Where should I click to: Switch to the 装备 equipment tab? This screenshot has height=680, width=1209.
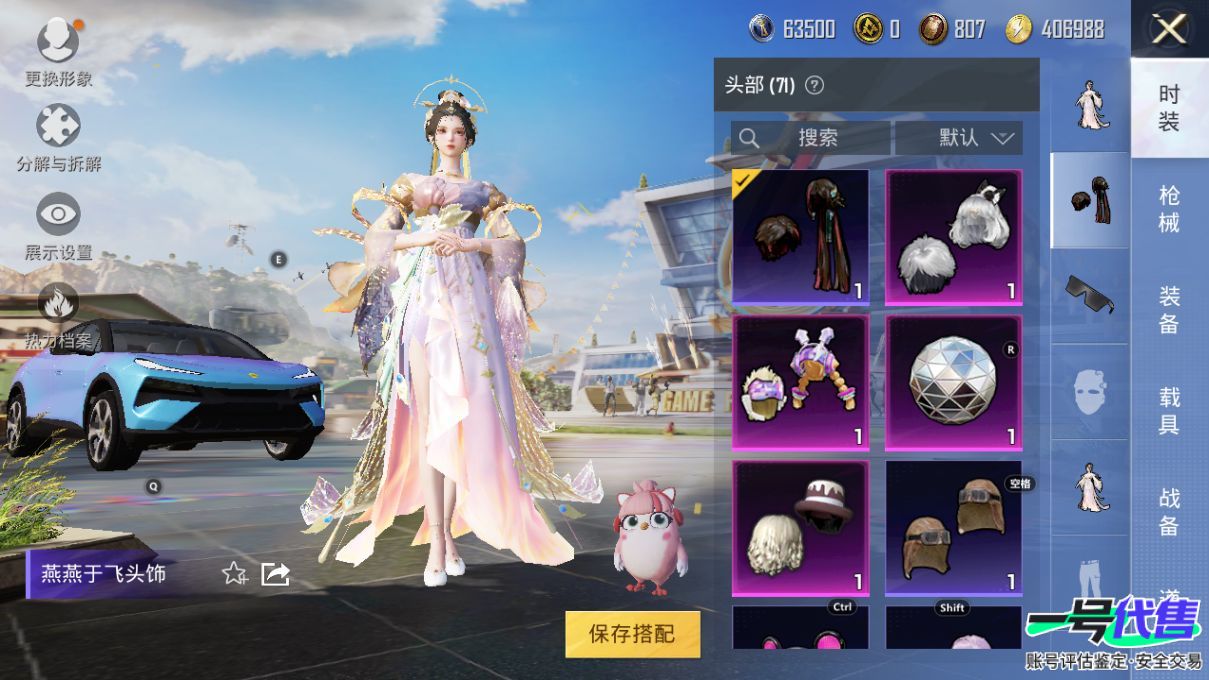1169,309
